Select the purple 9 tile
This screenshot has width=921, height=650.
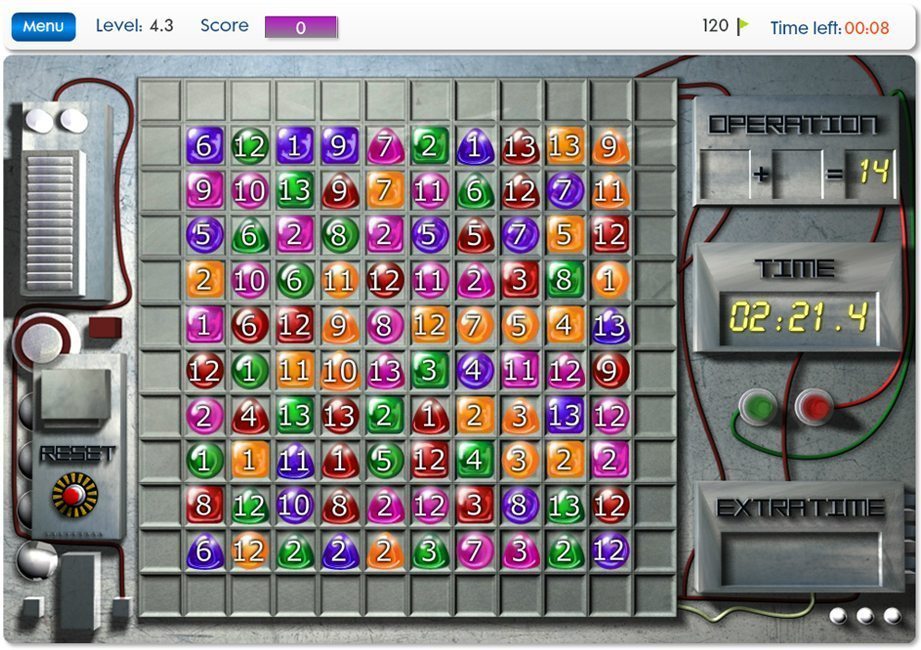click(339, 146)
